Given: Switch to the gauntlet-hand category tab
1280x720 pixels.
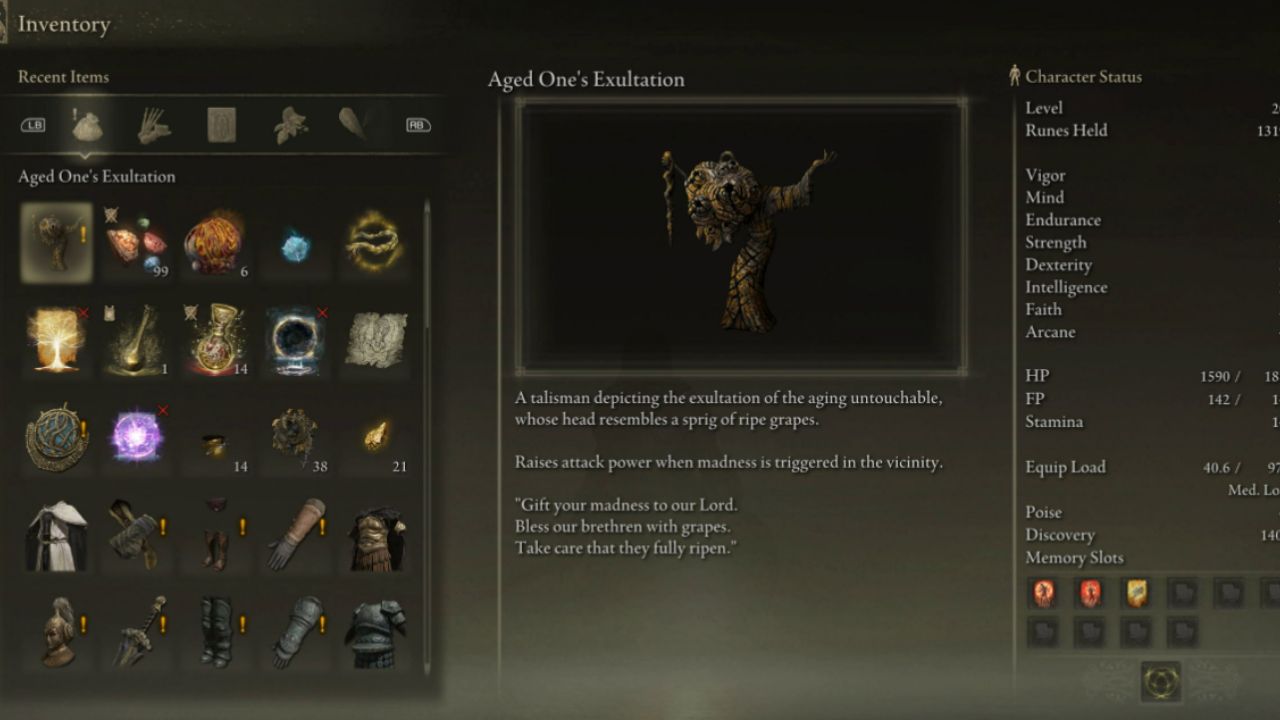Looking at the screenshot, I should click(154, 126).
